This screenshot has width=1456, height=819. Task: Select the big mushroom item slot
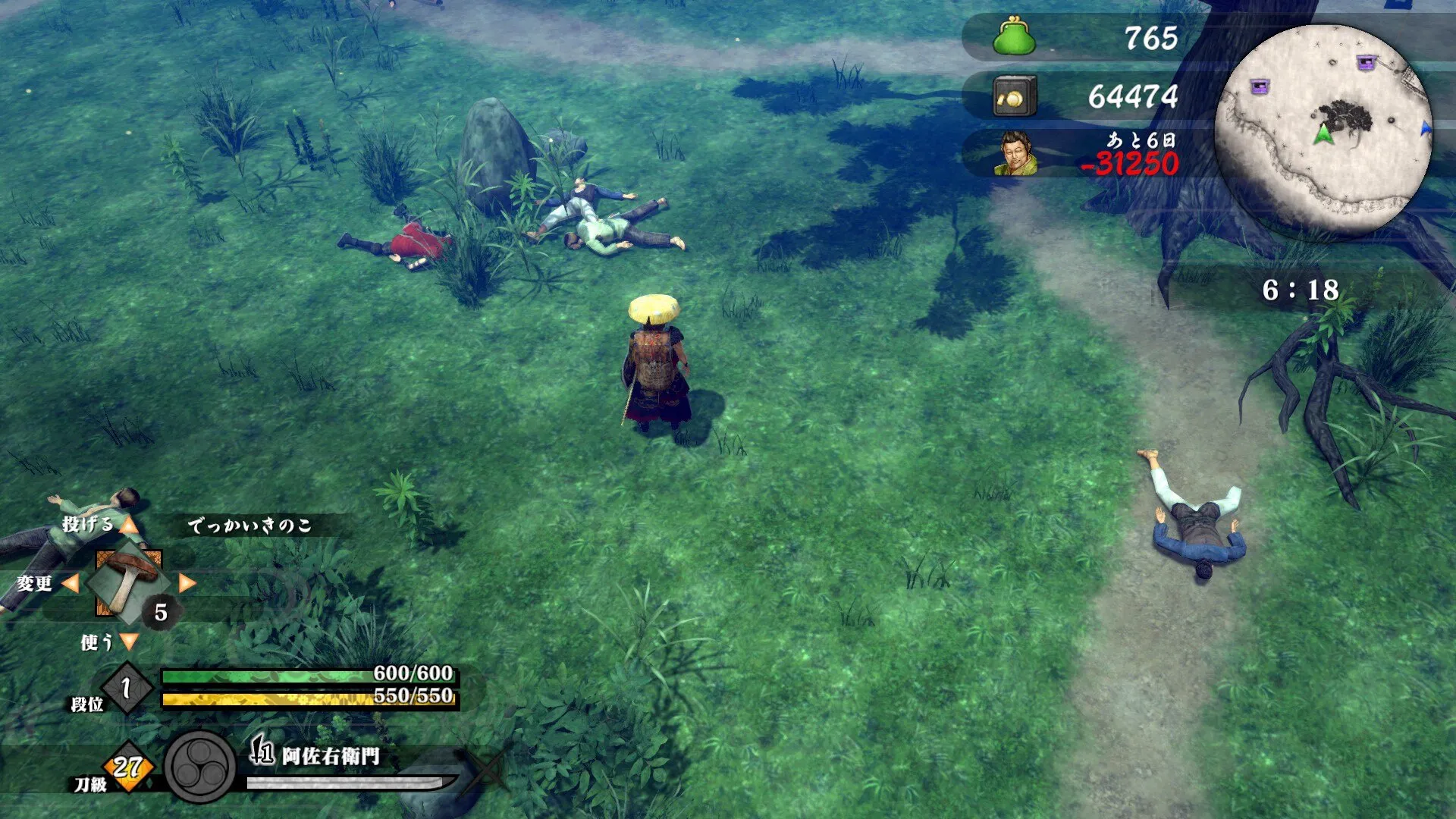coord(127,582)
